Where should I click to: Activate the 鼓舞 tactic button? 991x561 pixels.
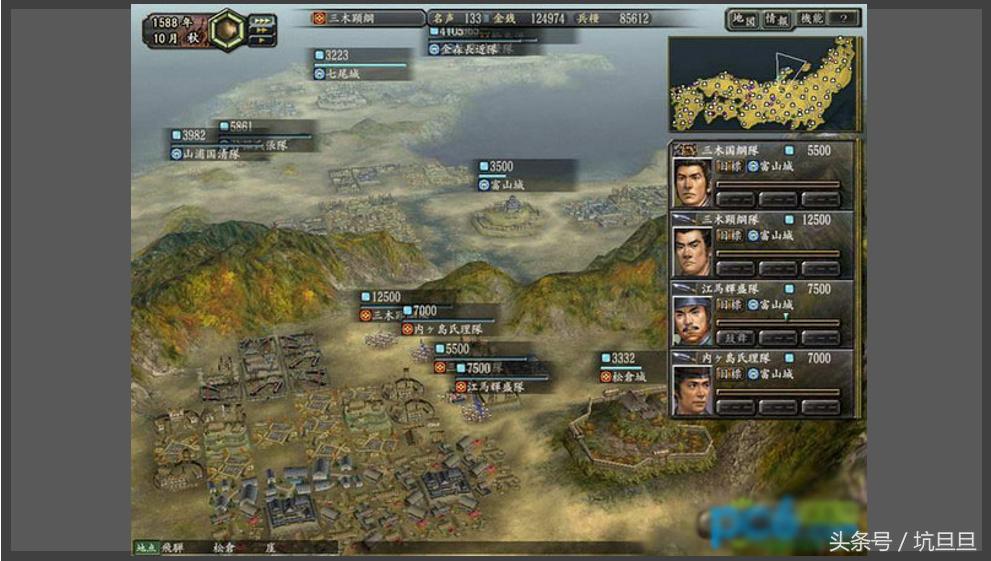(x=735, y=338)
